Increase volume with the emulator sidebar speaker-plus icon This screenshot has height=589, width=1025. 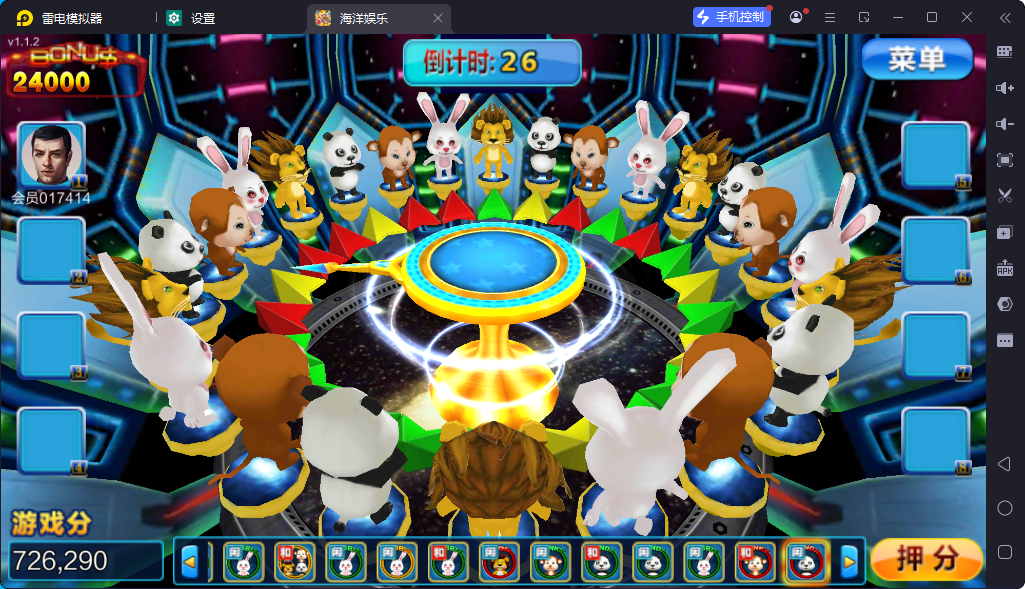(x=1005, y=88)
